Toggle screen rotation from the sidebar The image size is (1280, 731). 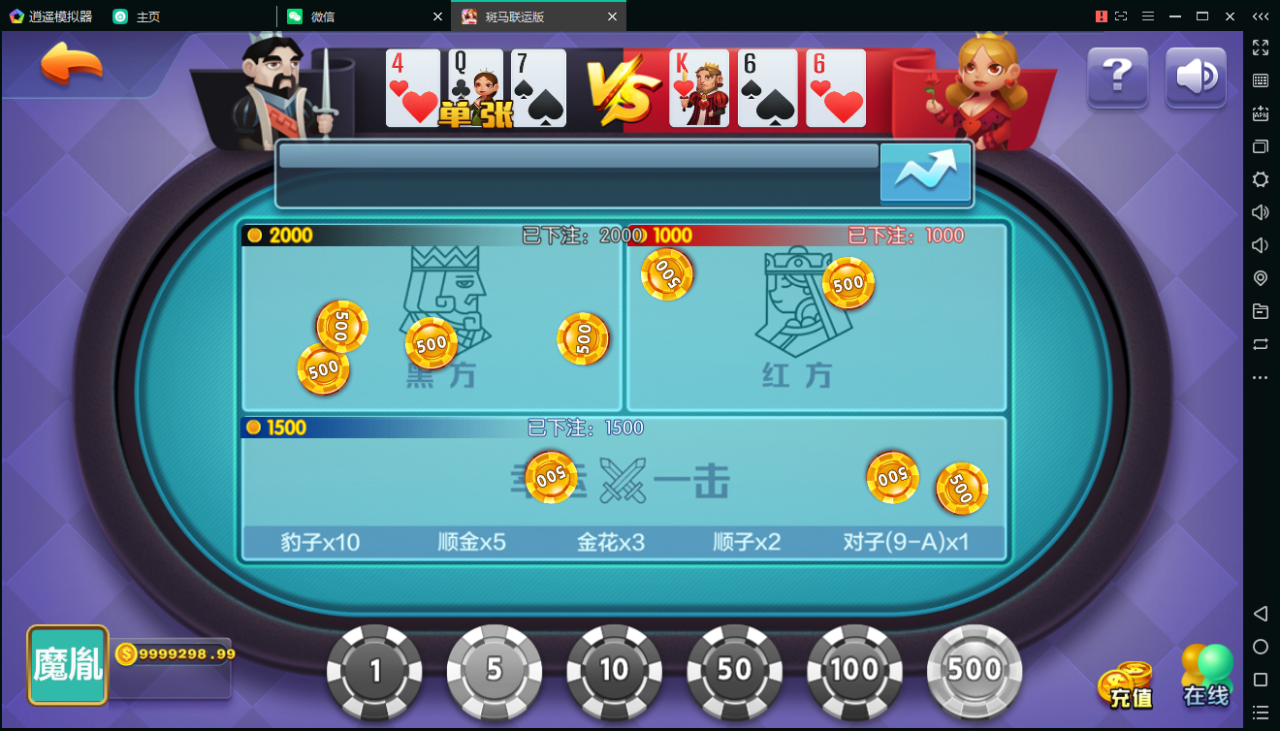click(x=1260, y=345)
